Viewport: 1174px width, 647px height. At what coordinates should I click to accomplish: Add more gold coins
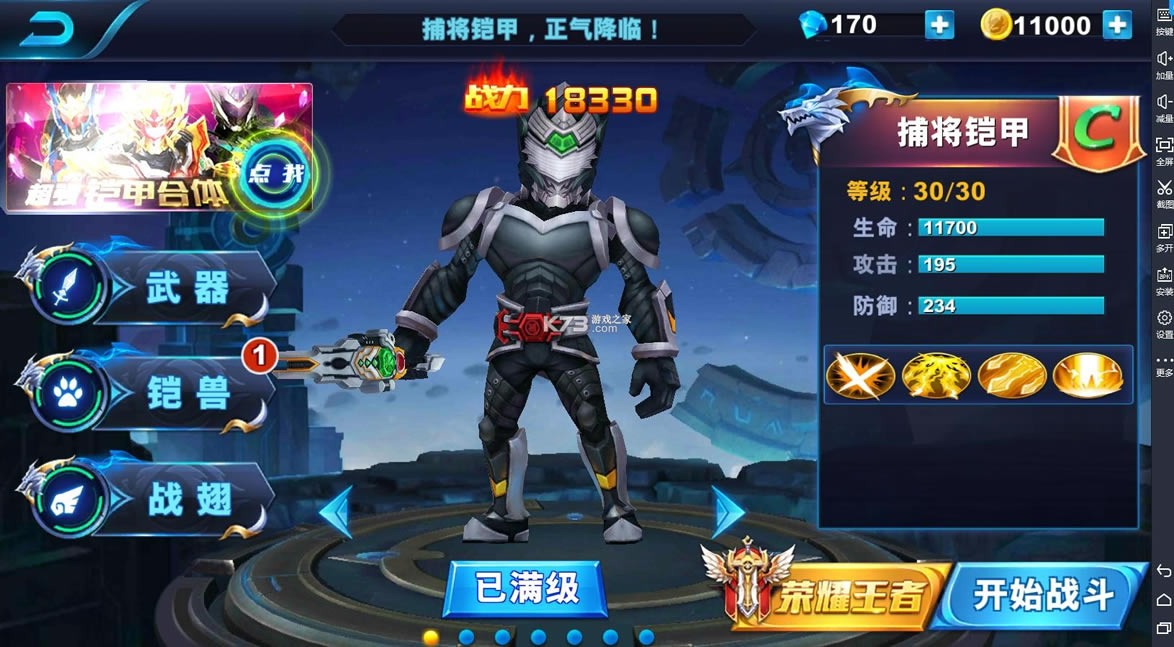point(1116,25)
